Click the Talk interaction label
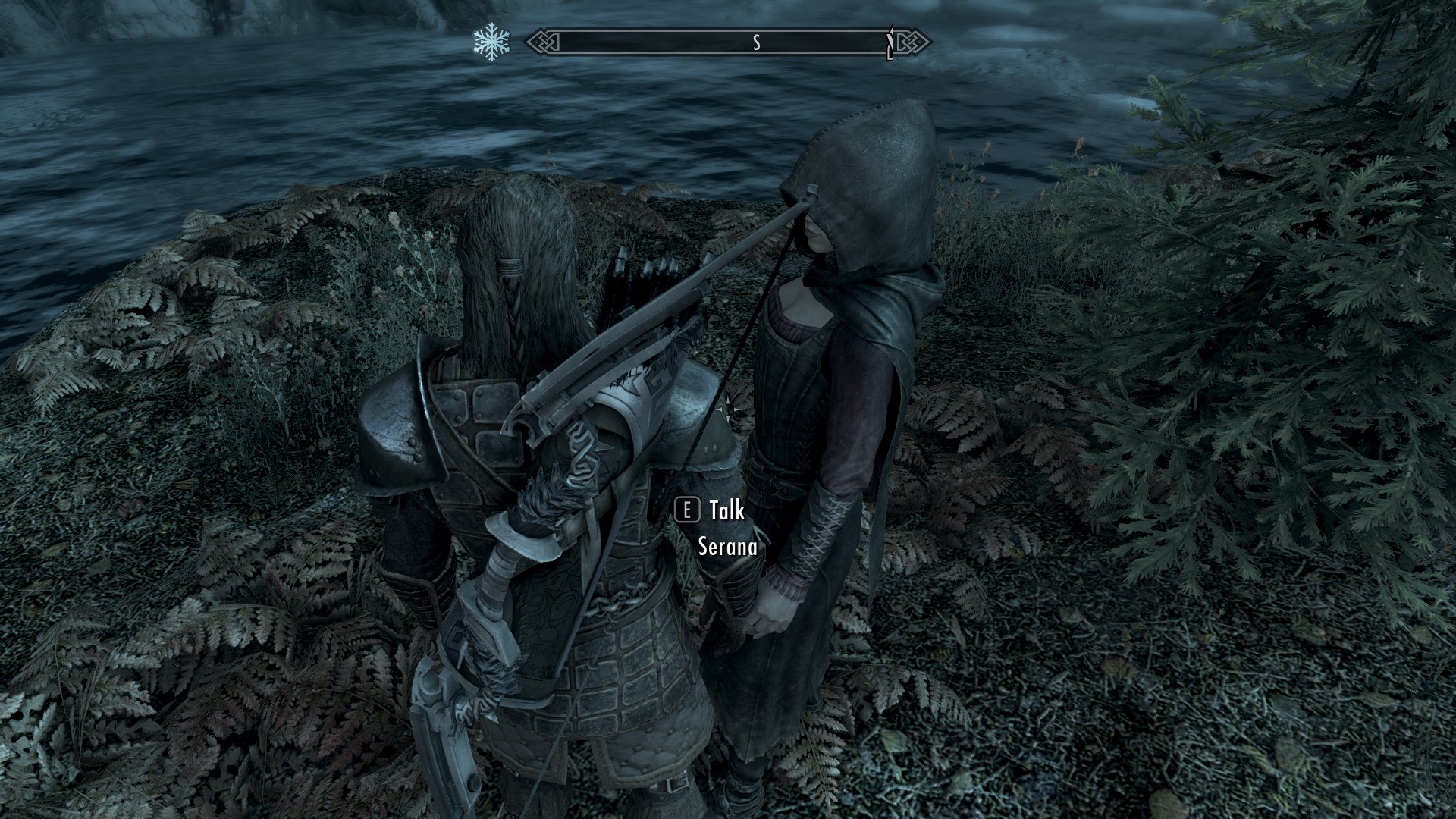Screen dimensions: 1456x819 tap(726, 513)
